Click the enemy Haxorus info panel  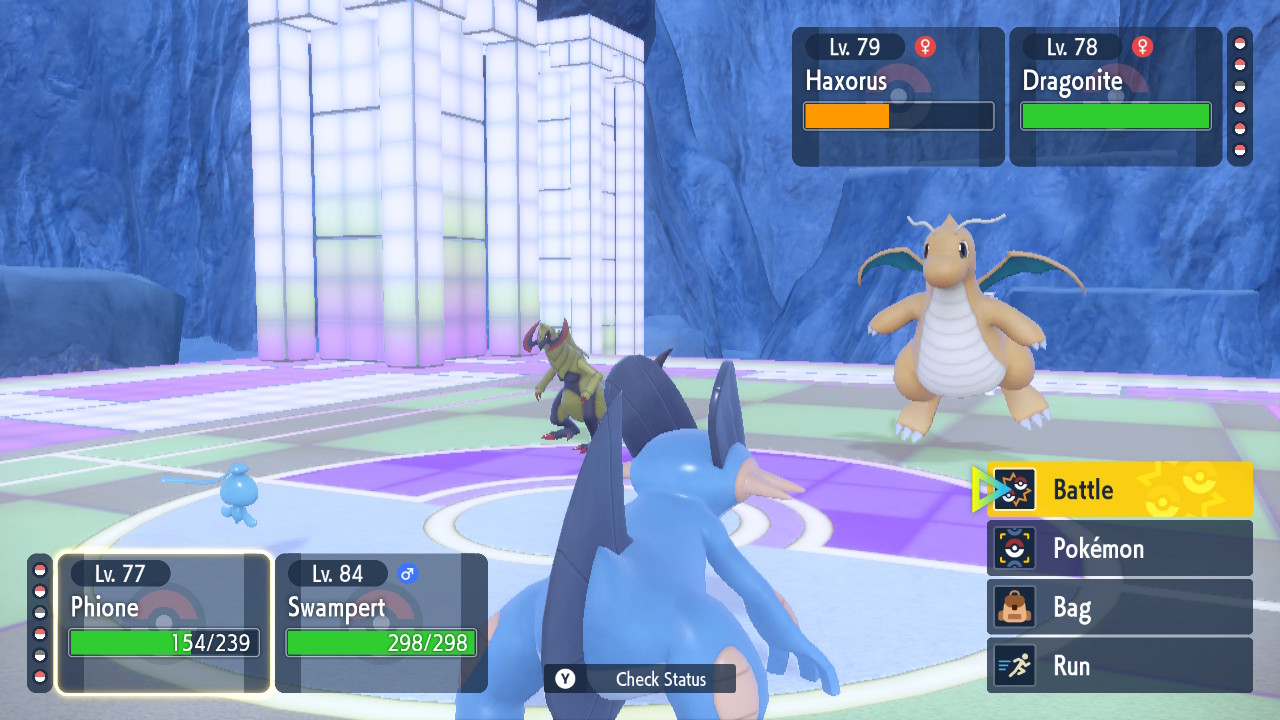coord(898,96)
